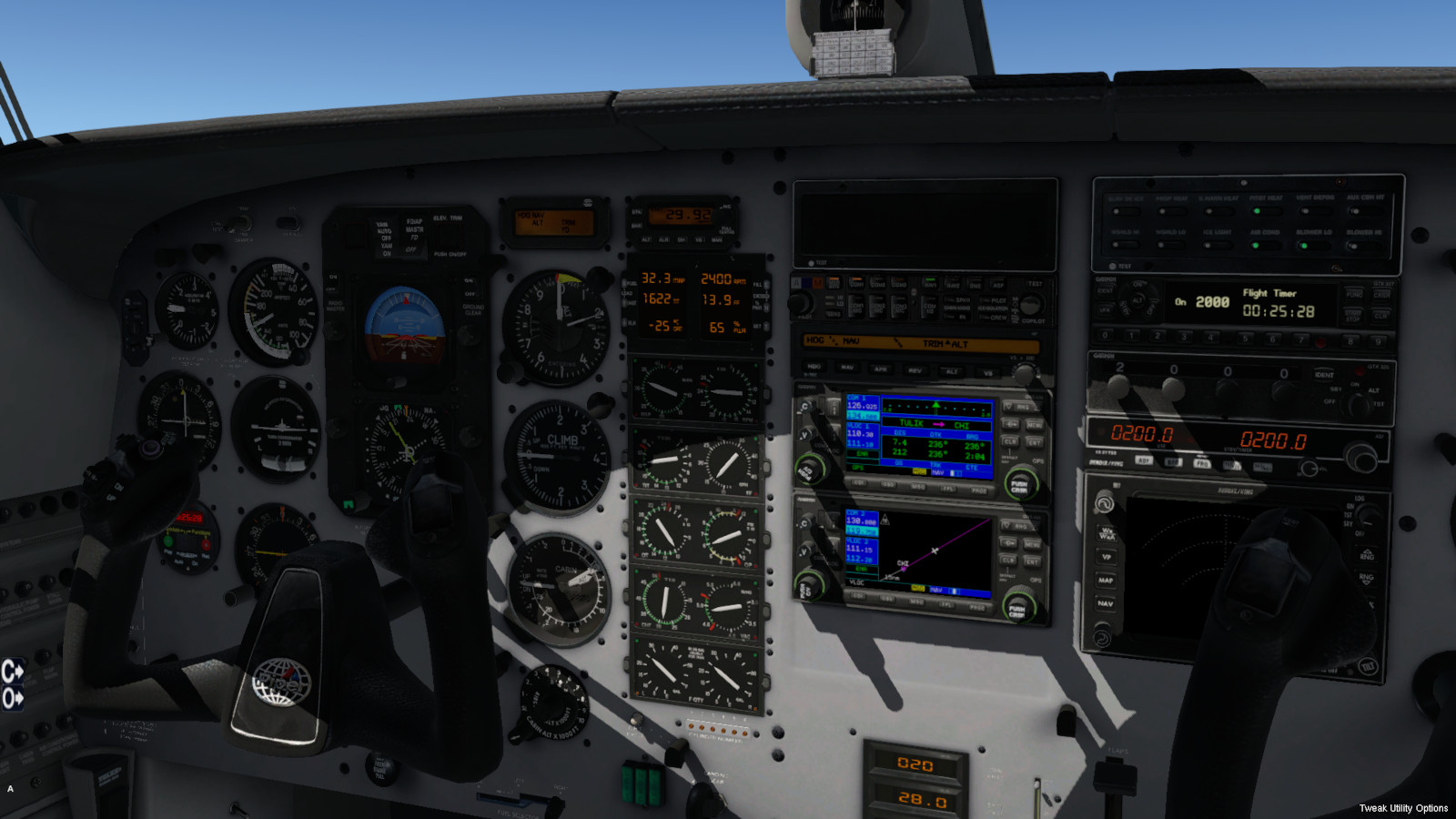Click the lower GPS unit's ENT button

pos(1033,561)
